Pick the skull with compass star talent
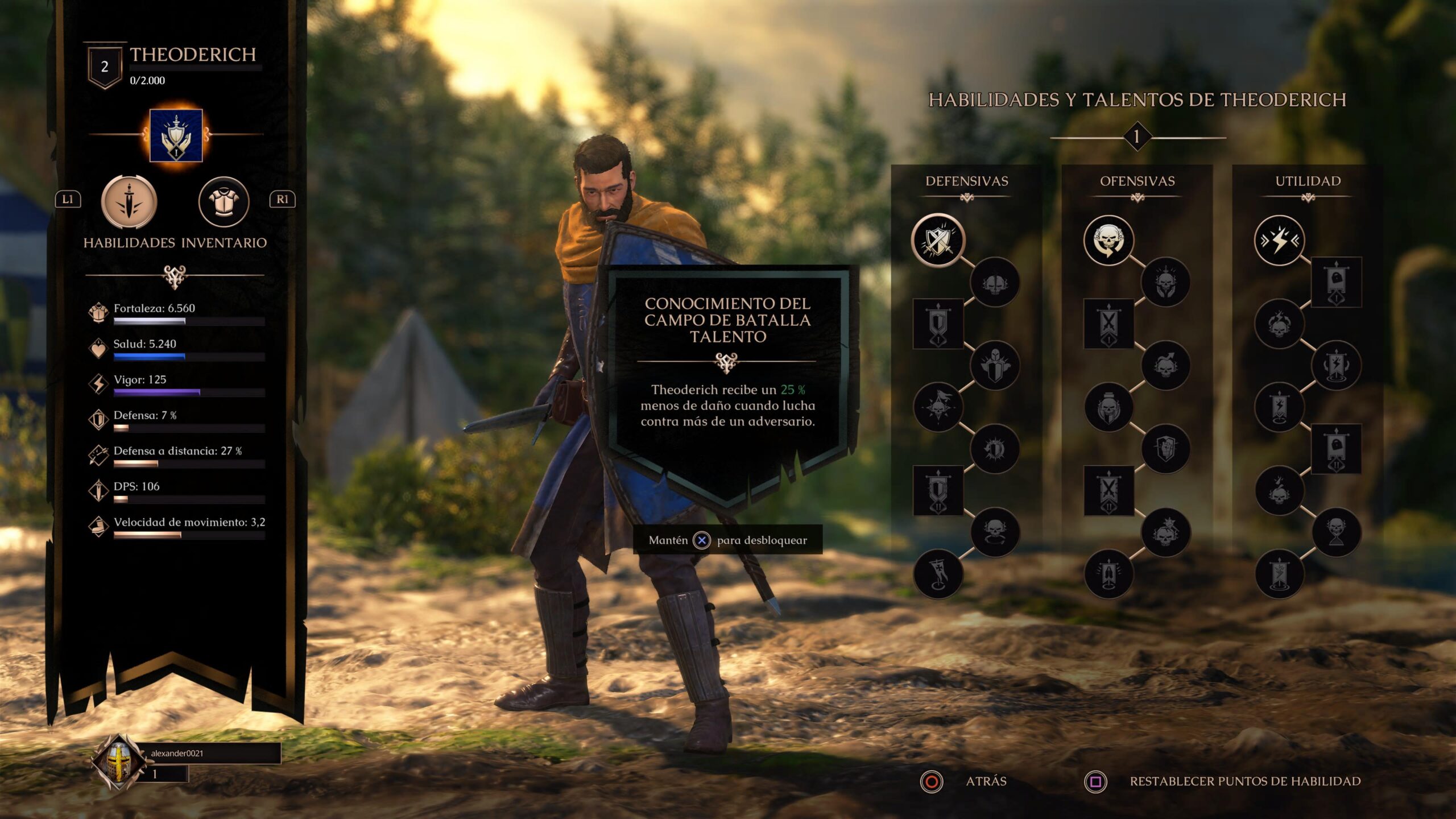Image resolution: width=1456 pixels, height=819 pixels. pyautogui.click(x=938, y=407)
